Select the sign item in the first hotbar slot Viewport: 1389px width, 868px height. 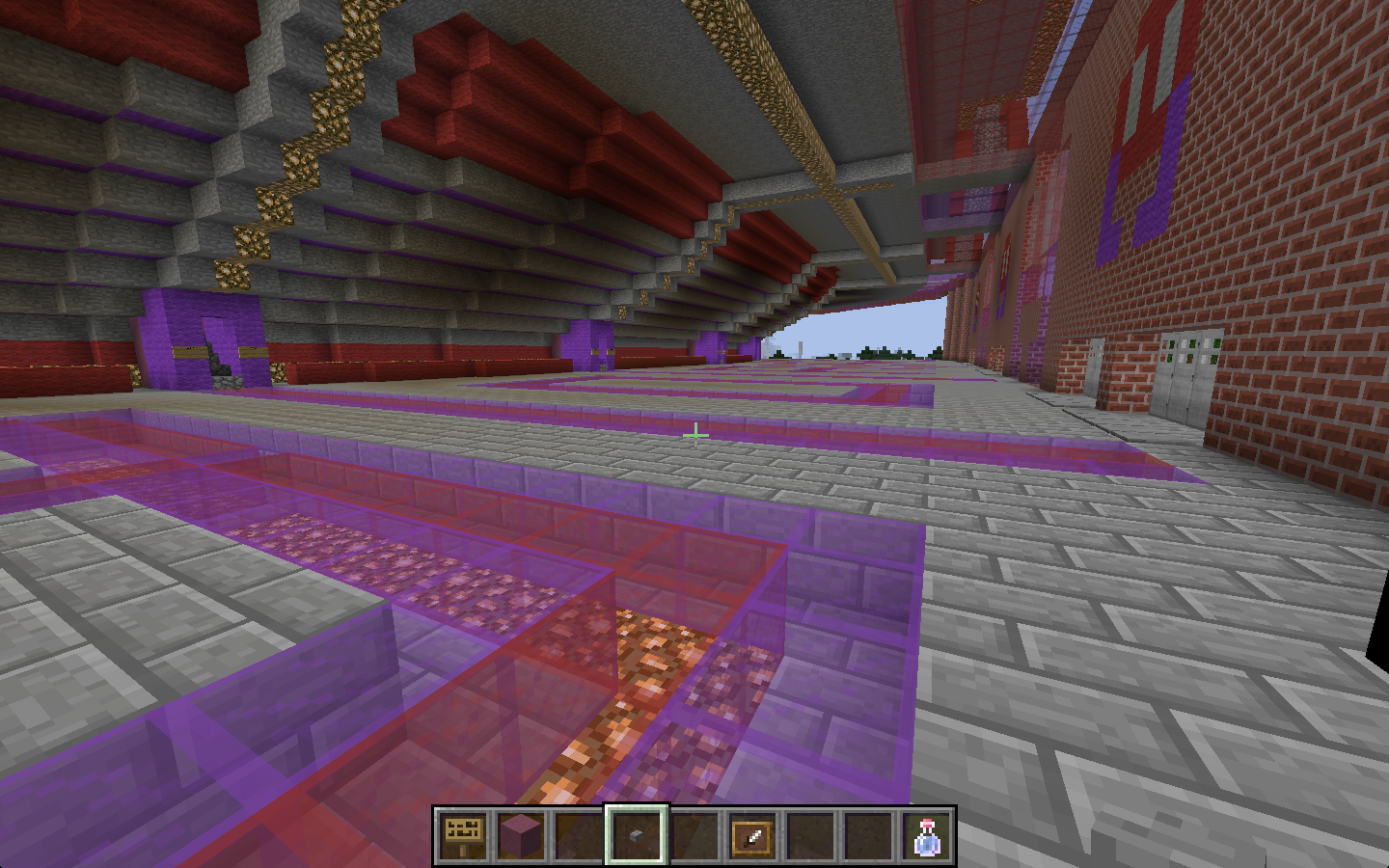tap(464, 833)
